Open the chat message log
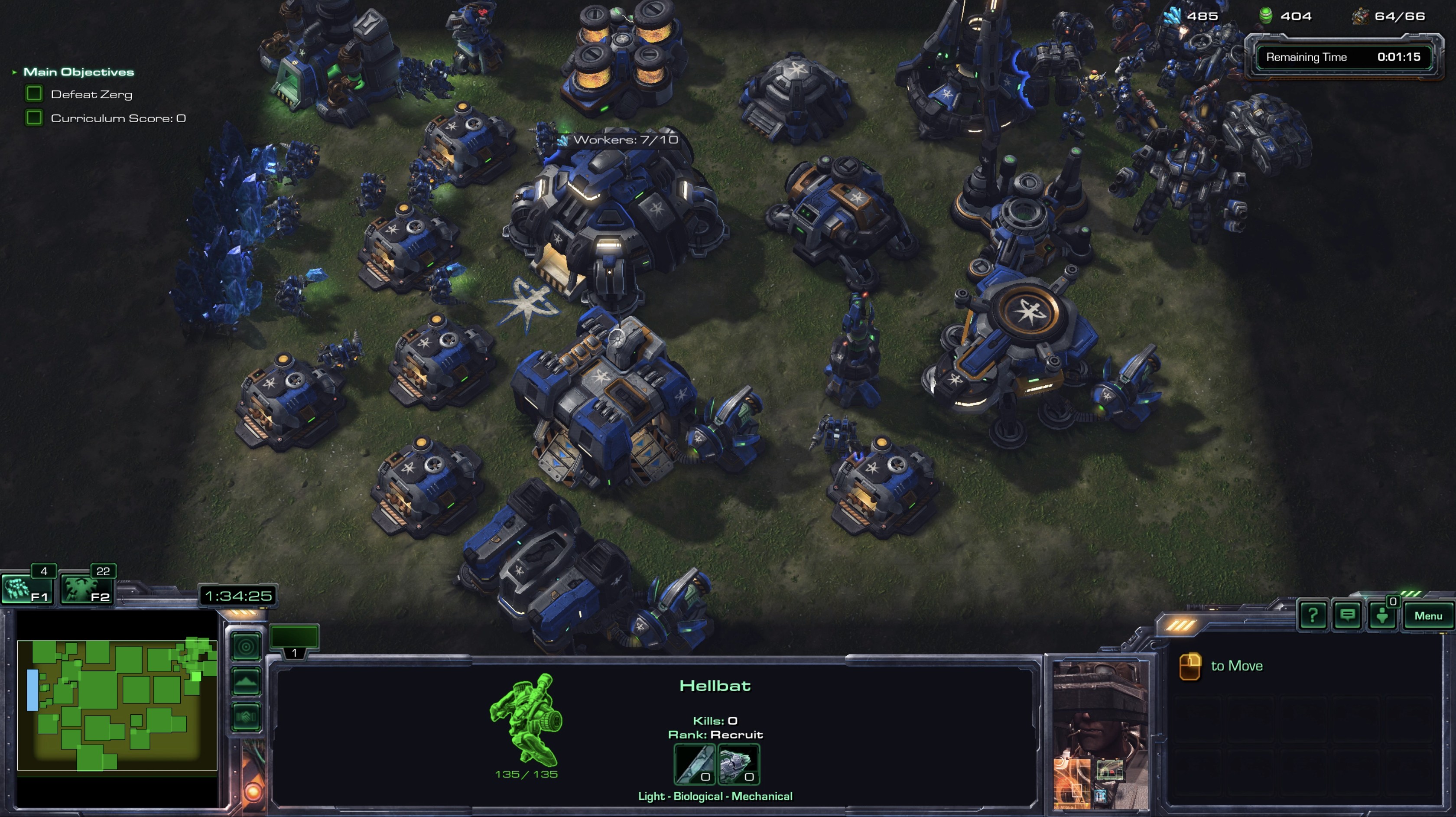 [x=1348, y=615]
